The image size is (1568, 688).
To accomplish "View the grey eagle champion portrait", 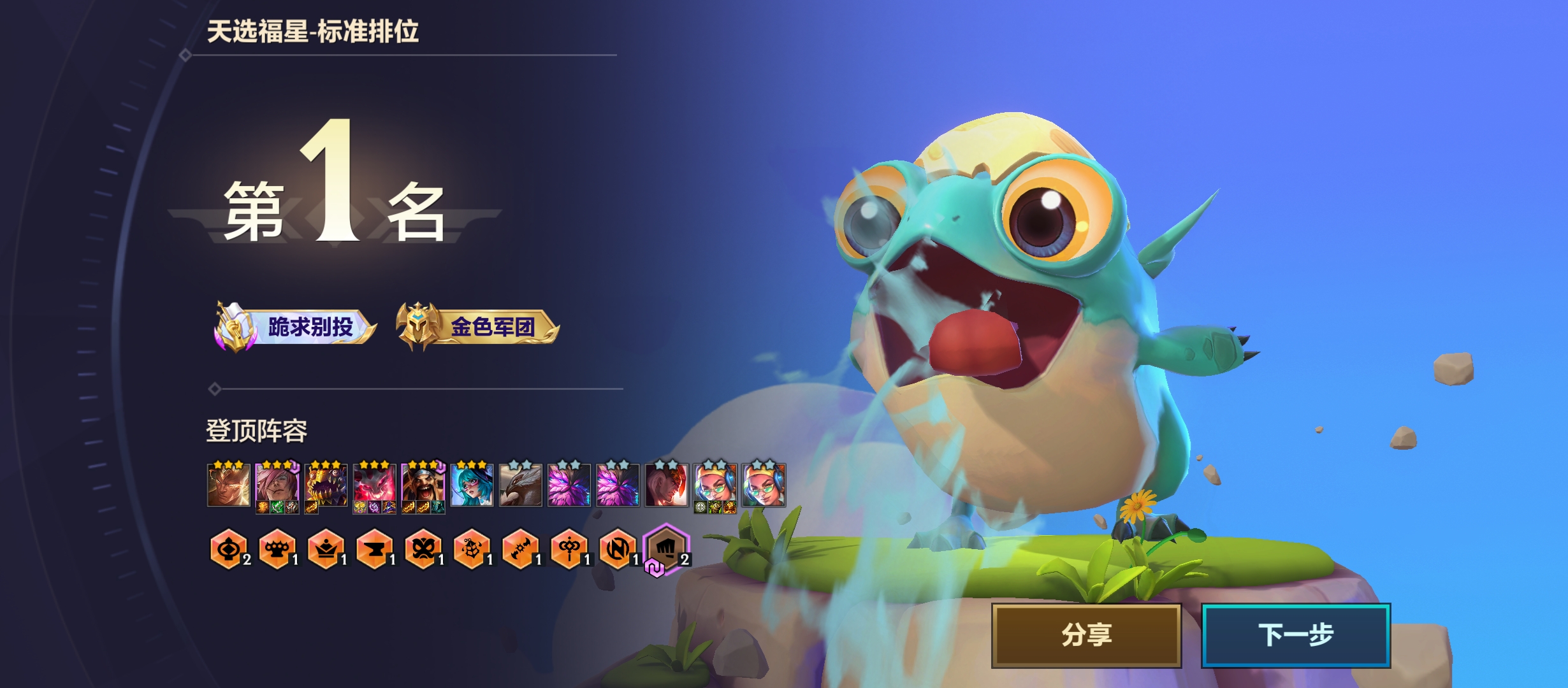I will (520, 485).
